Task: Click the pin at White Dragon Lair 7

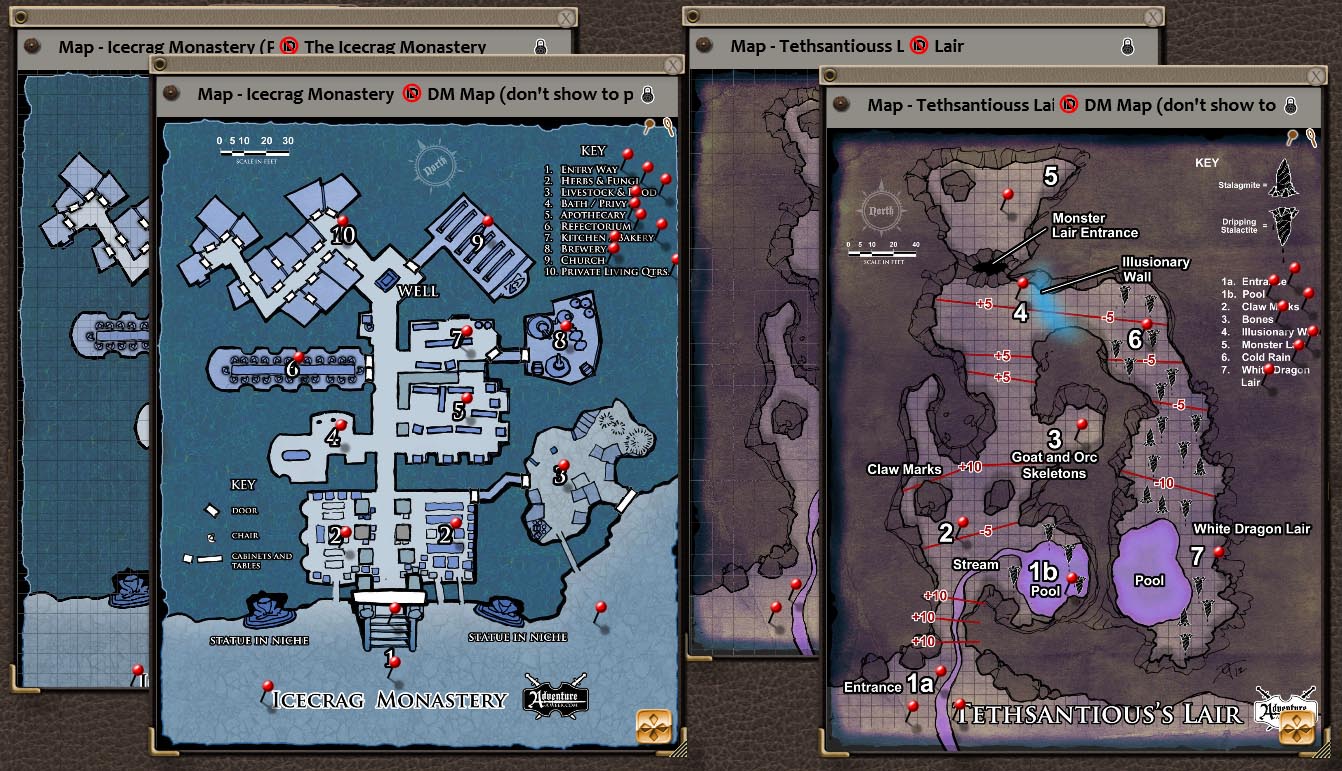Action: tap(1219, 552)
